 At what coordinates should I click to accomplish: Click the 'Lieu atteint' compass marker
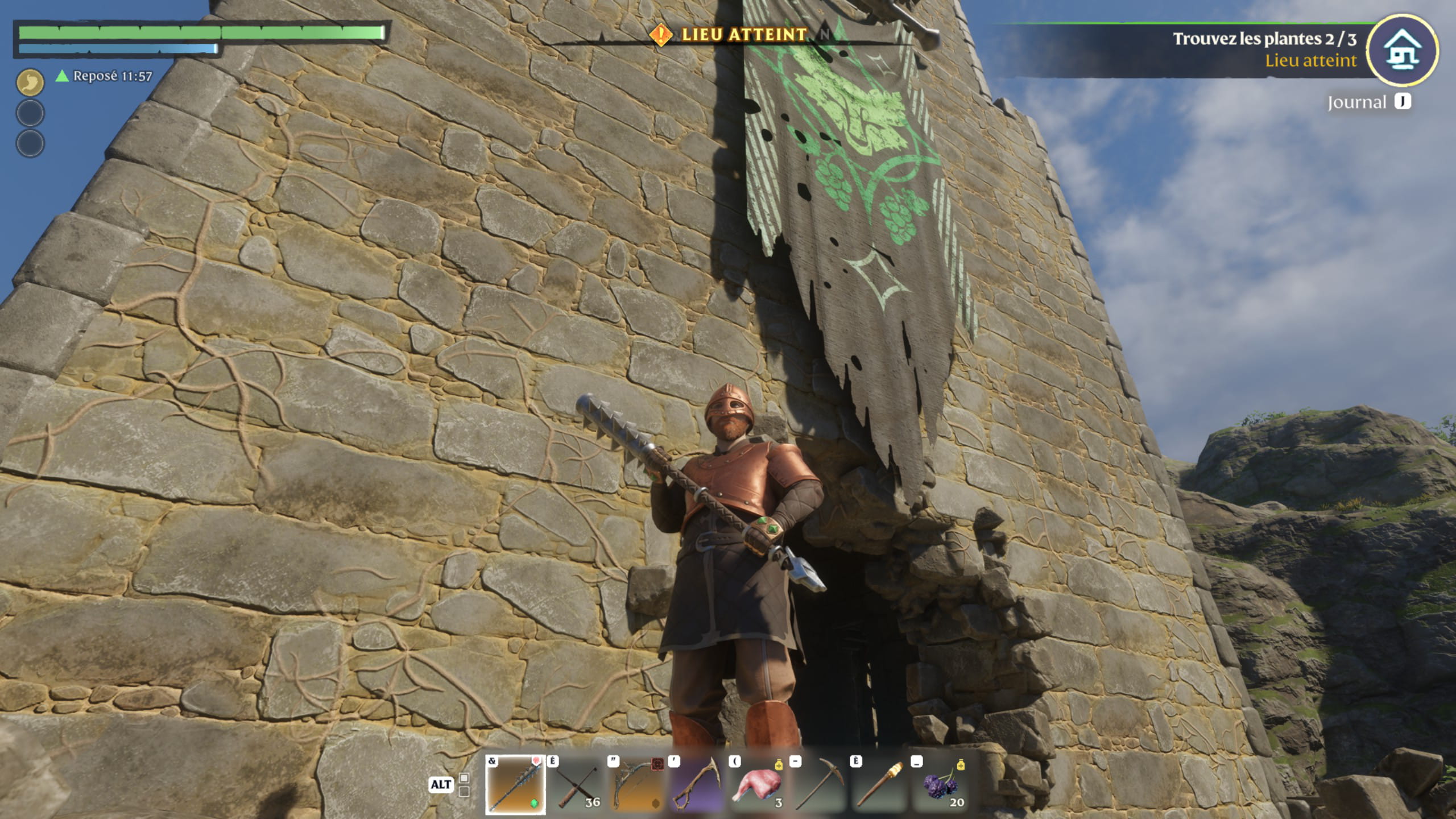pyautogui.click(x=660, y=35)
